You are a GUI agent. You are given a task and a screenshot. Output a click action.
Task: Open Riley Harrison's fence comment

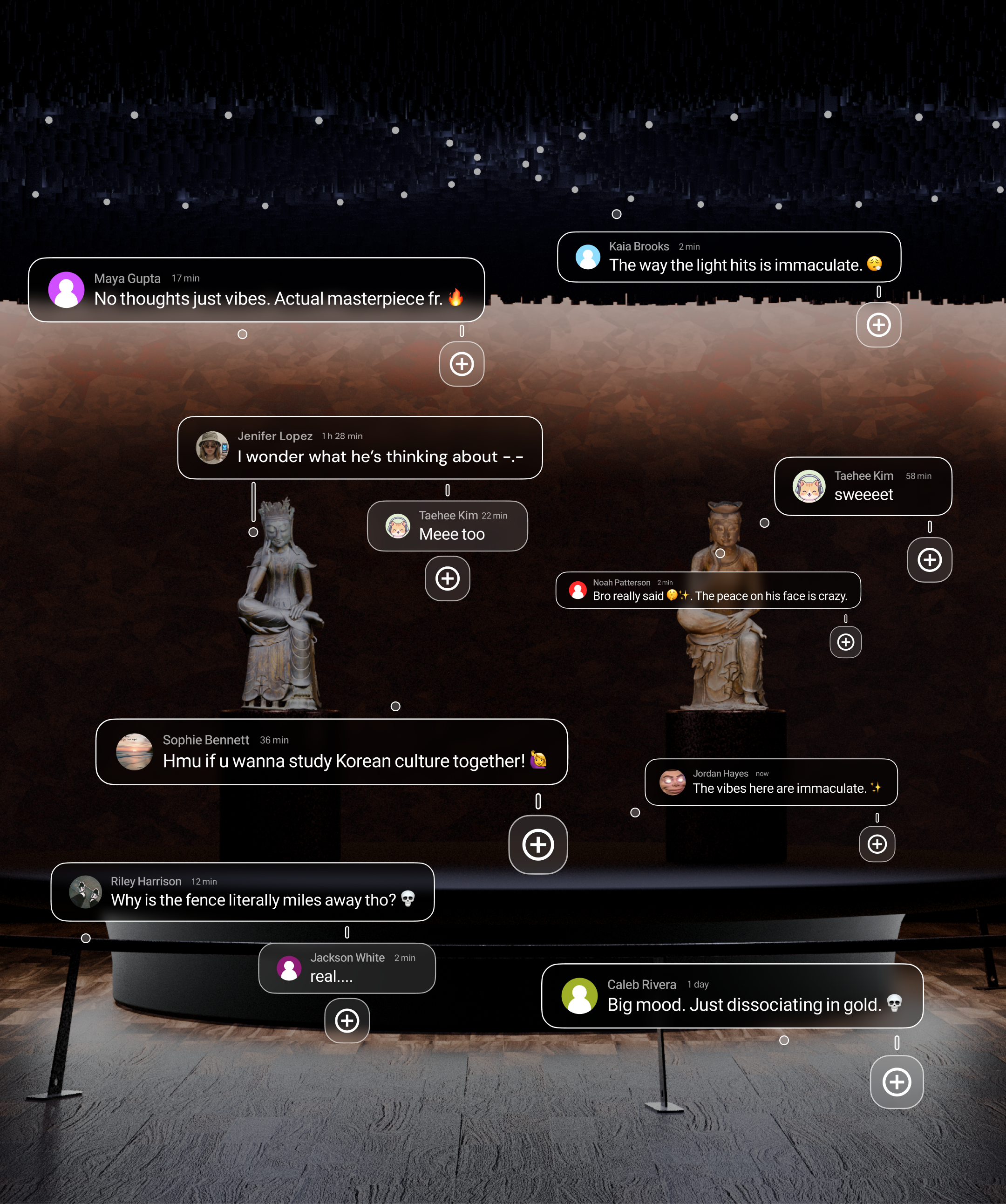pos(243,892)
